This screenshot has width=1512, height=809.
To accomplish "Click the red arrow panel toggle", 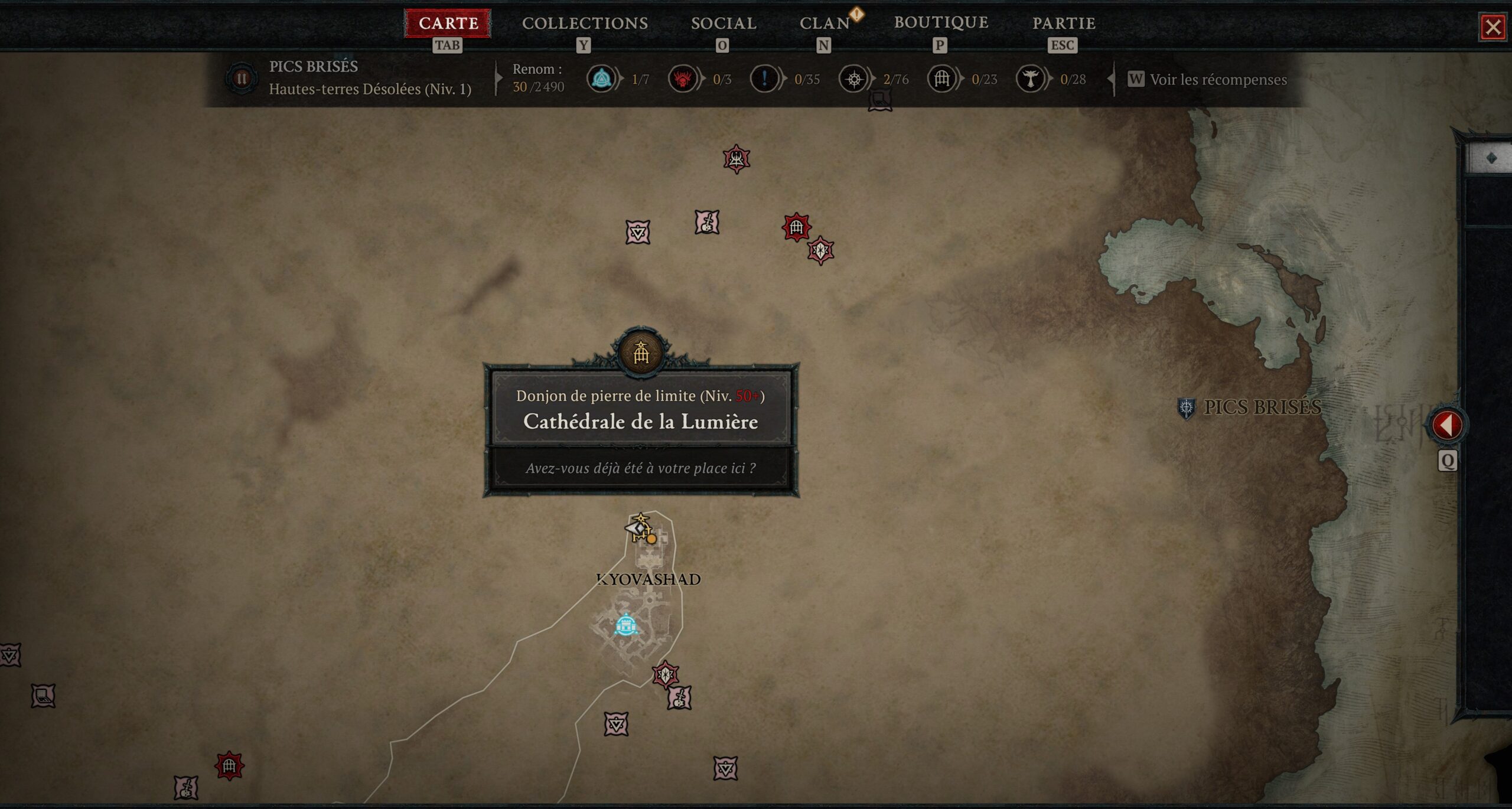I will pos(1447,425).
